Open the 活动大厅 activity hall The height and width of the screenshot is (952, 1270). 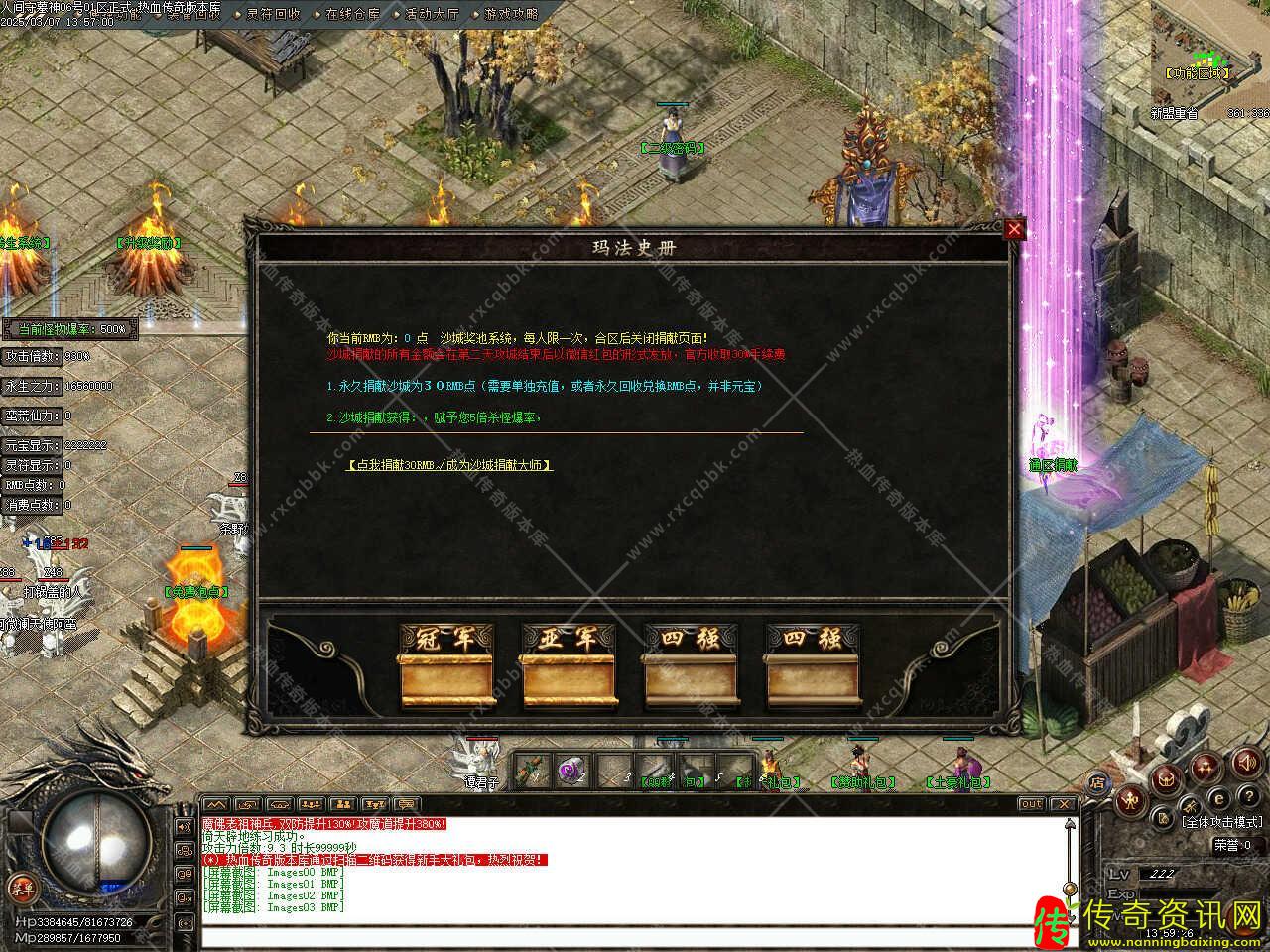pyautogui.click(x=432, y=14)
